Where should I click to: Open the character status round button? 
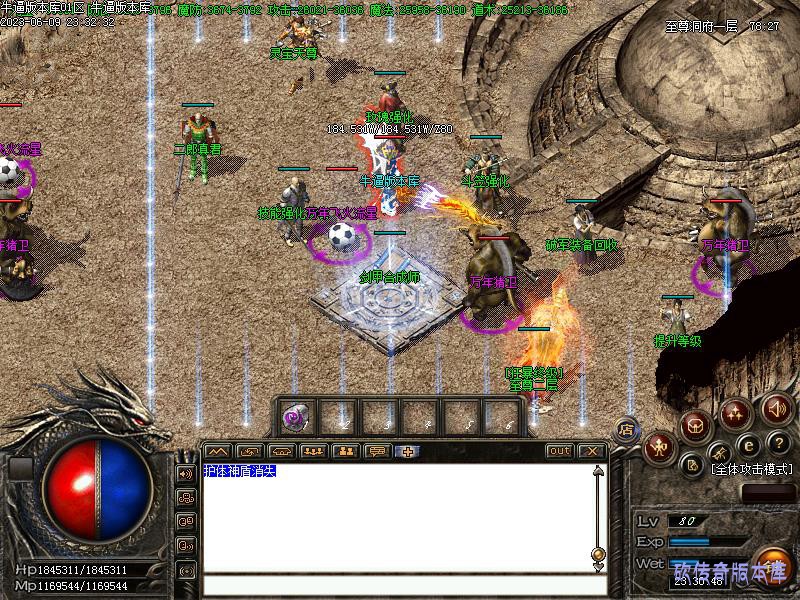point(657,446)
